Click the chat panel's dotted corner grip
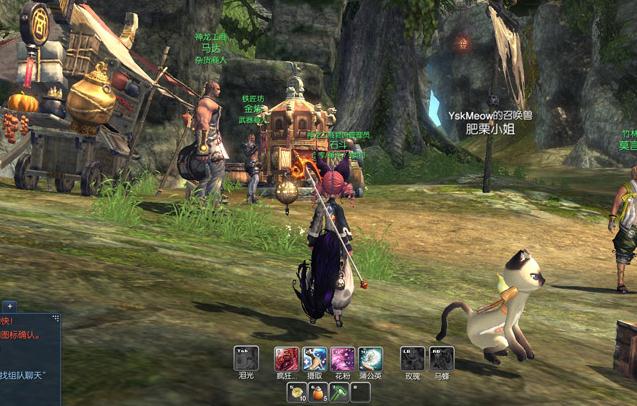 [57, 318]
